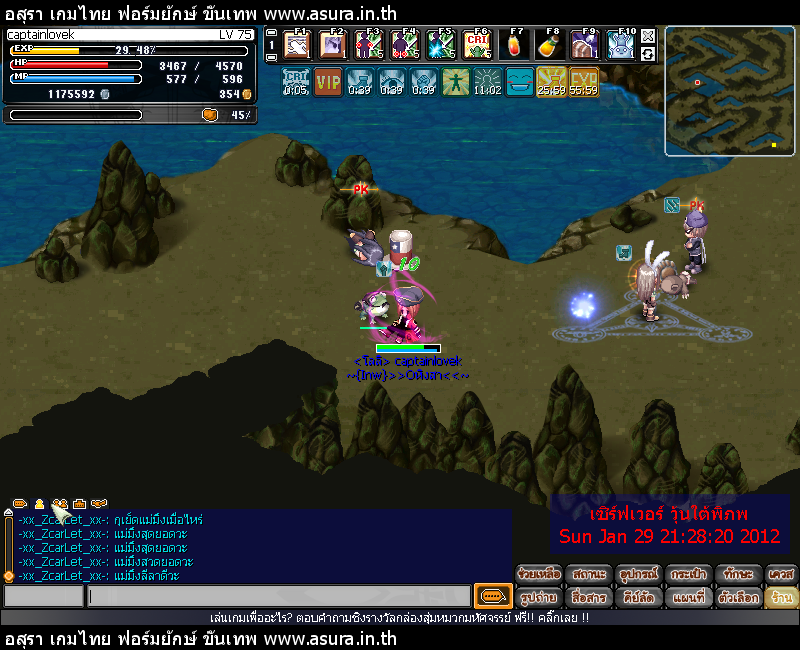
Task: Activate the F6 CRI skill slot
Action: (x=476, y=45)
